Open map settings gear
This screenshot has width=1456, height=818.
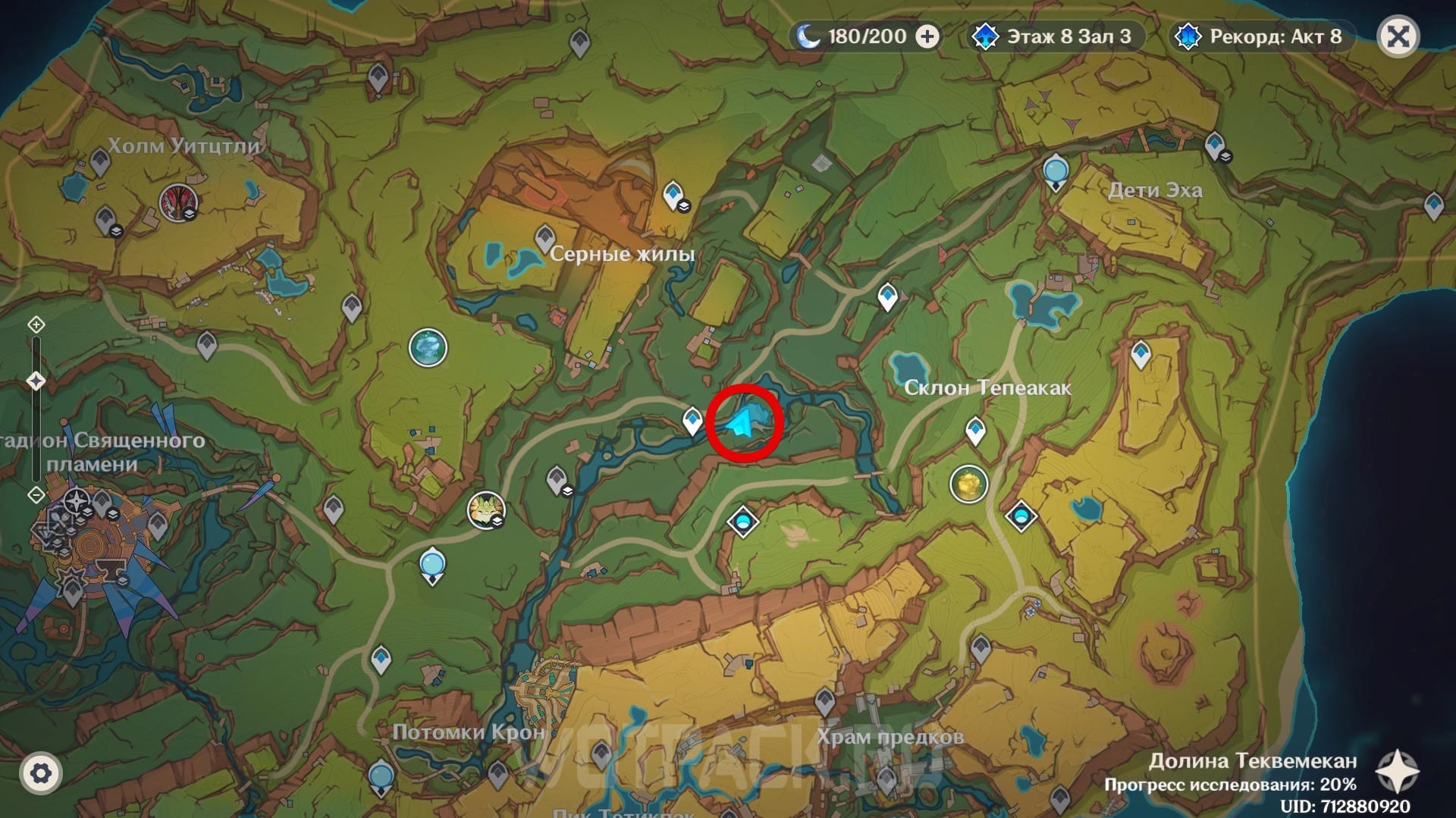(x=41, y=773)
